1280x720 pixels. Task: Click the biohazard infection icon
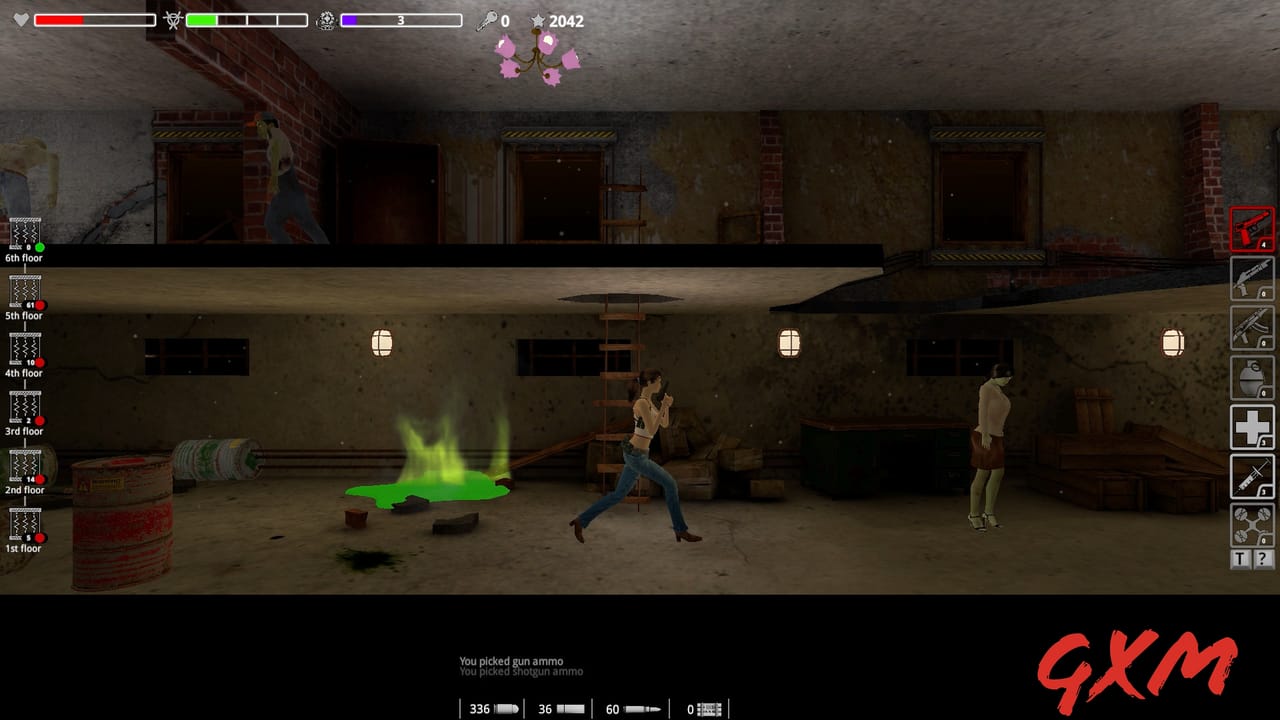click(172, 17)
